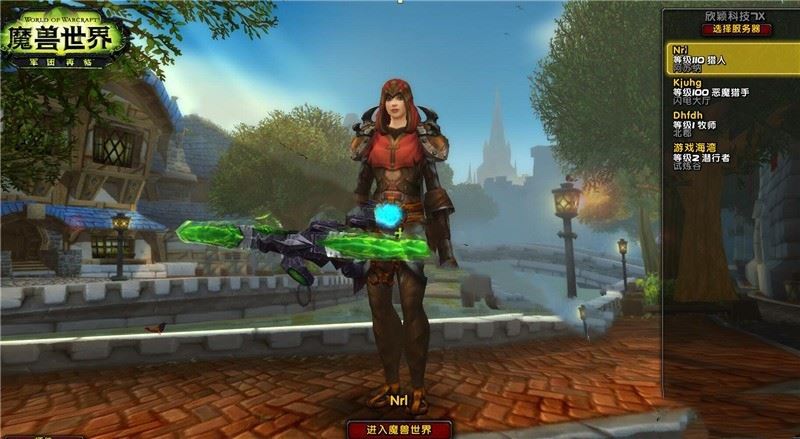Click the 进入魔兽世界 enter world button
Screen dimensions: 800x439
399,429
